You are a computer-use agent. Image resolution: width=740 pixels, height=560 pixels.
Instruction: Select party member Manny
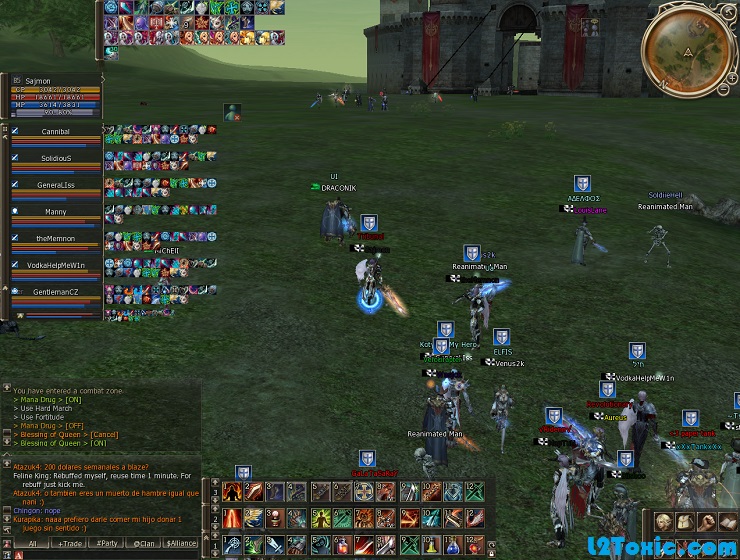click(x=55, y=212)
